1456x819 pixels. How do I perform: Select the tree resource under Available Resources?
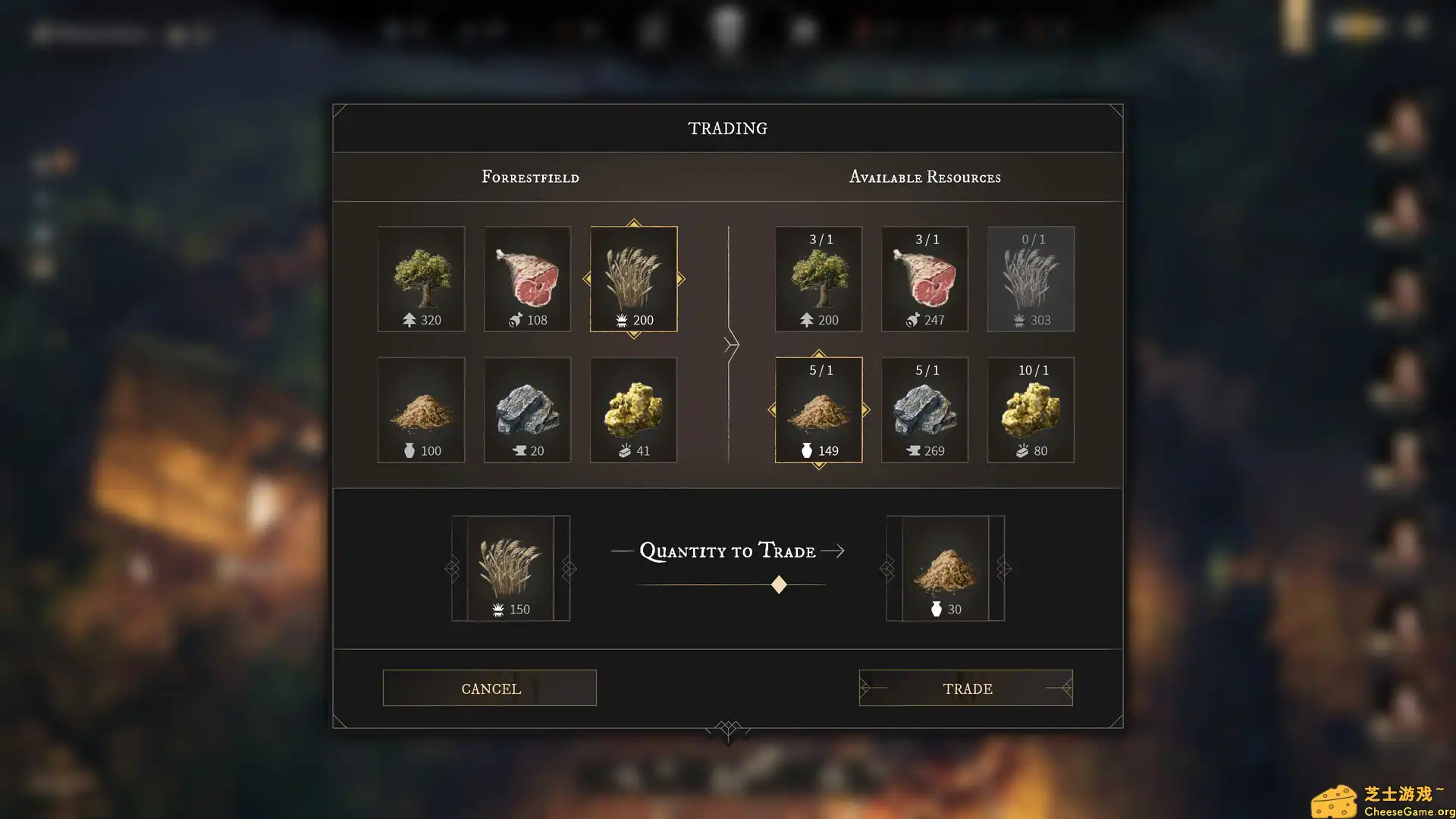click(x=818, y=278)
